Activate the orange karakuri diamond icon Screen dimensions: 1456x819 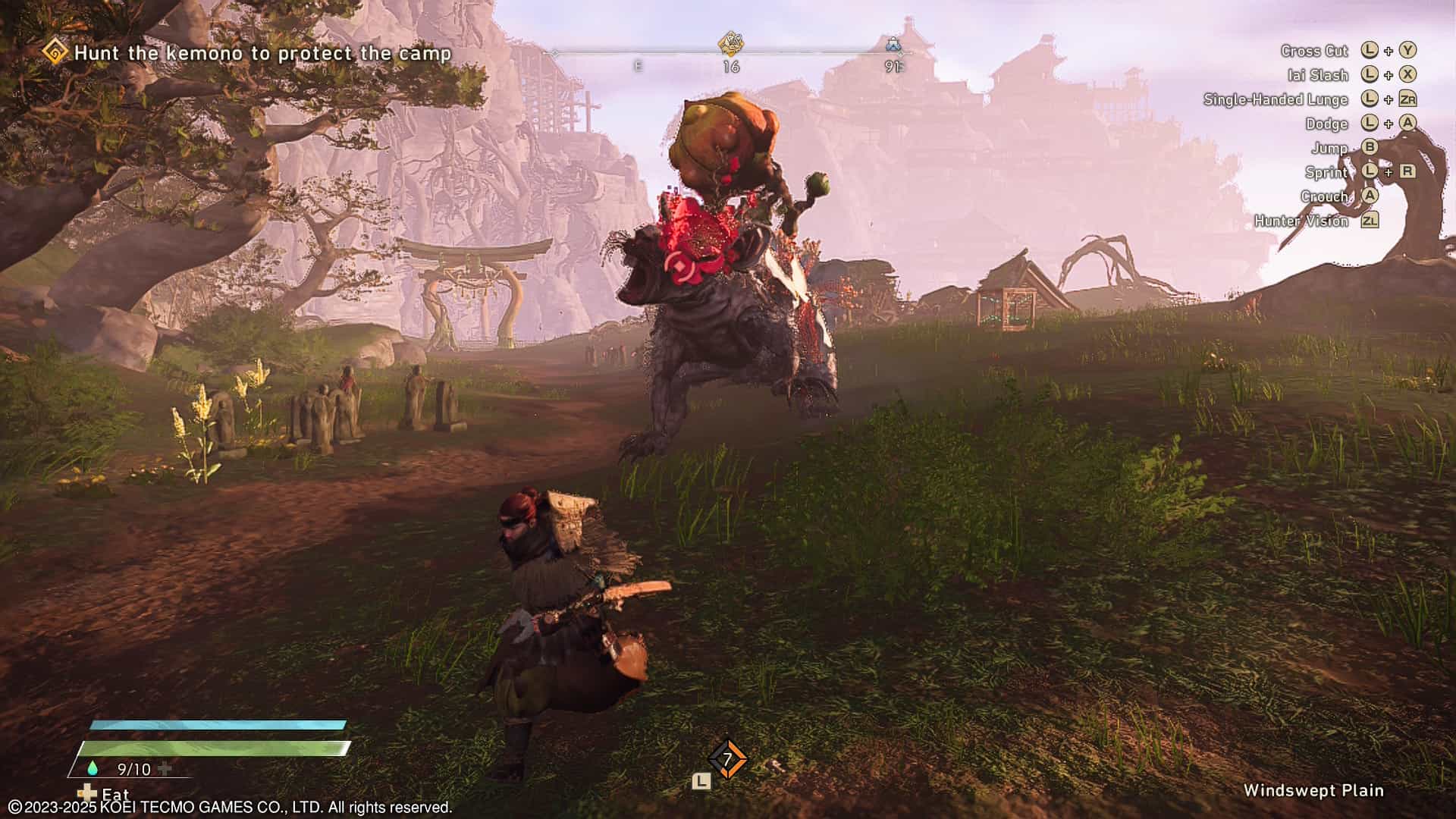pos(727,759)
